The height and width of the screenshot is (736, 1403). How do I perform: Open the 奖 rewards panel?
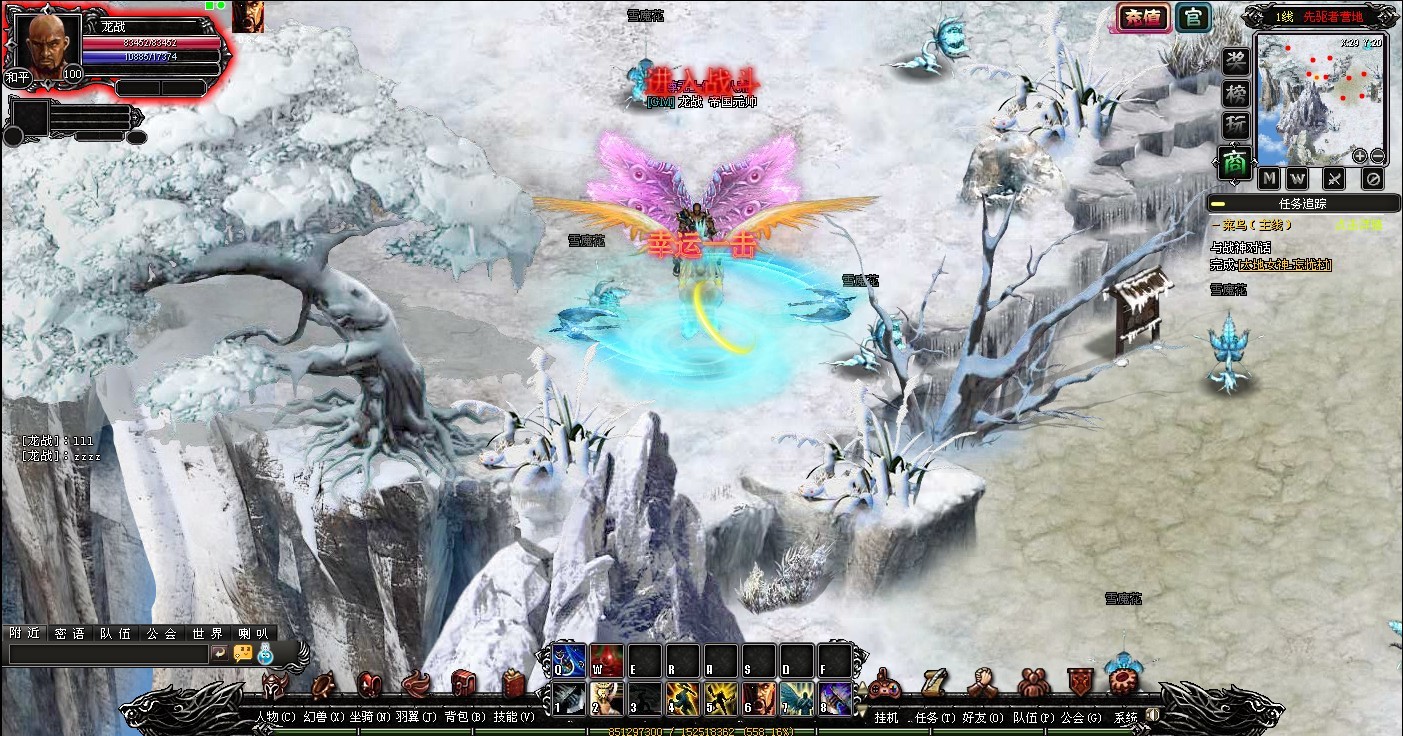[1236, 61]
